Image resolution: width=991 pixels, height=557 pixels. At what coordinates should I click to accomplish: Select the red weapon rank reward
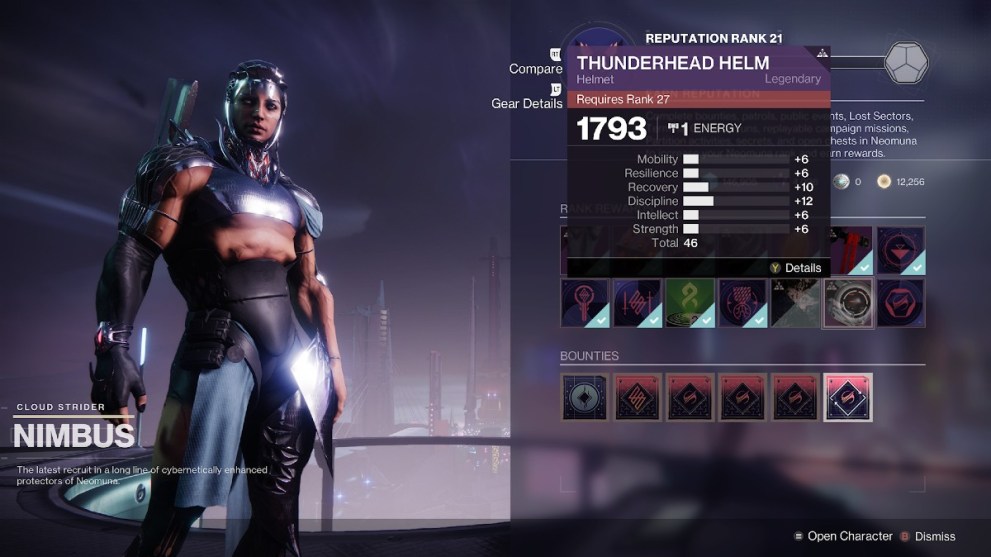click(x=847, y=250)
